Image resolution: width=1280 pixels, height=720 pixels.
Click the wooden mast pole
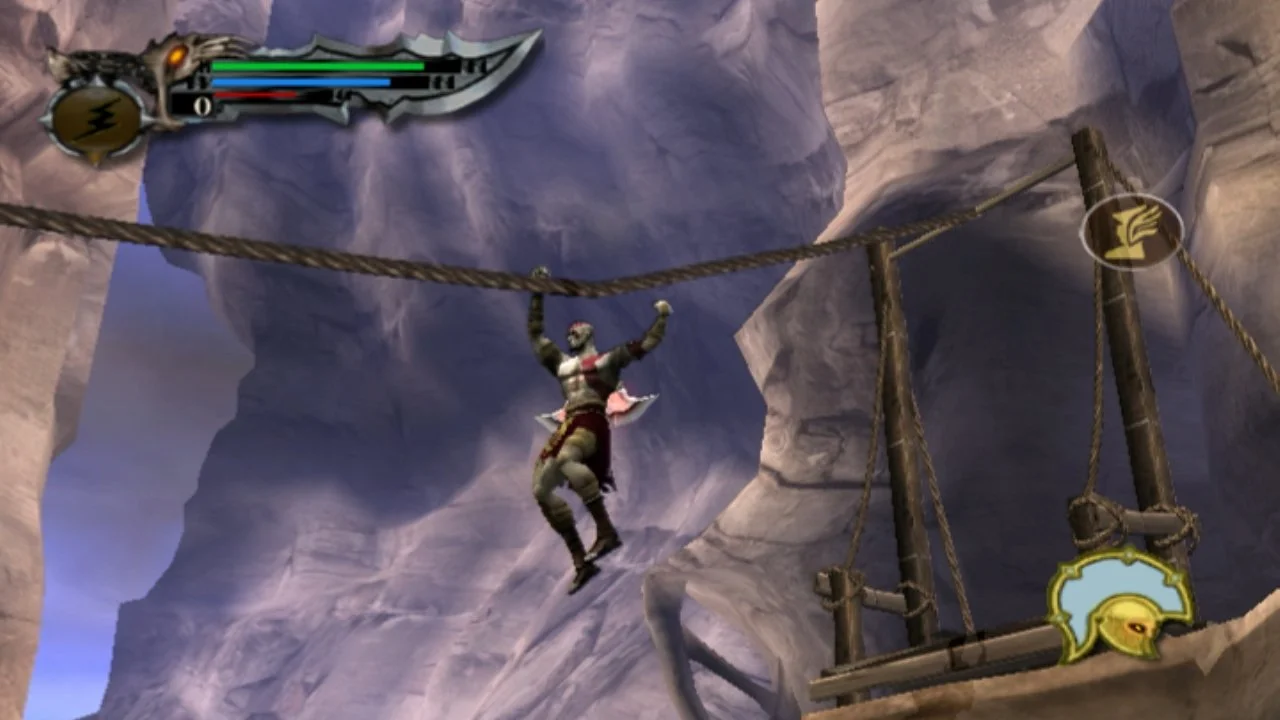tap(890, 400)
